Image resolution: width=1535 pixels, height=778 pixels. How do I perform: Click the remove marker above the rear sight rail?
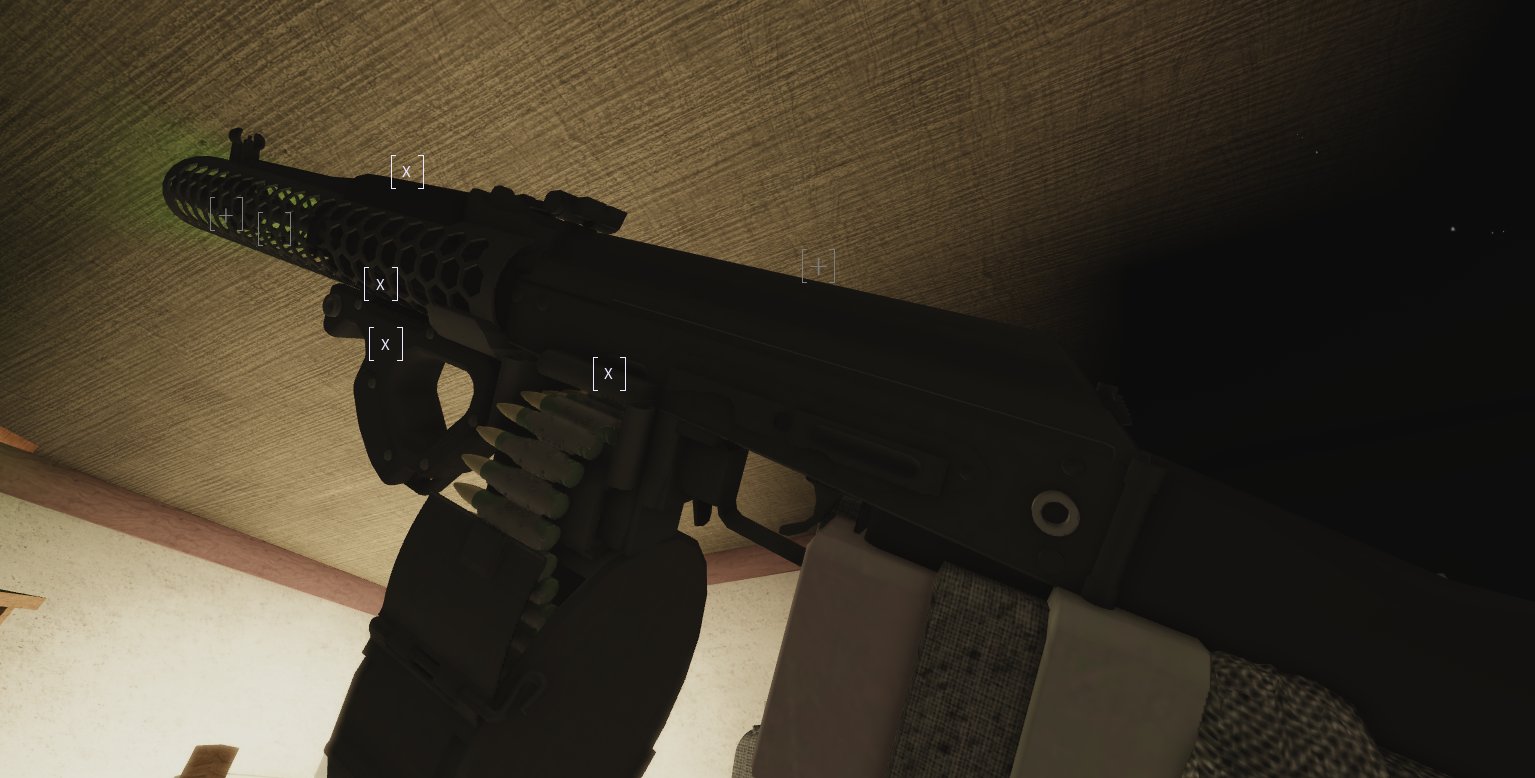click(406, 171)
